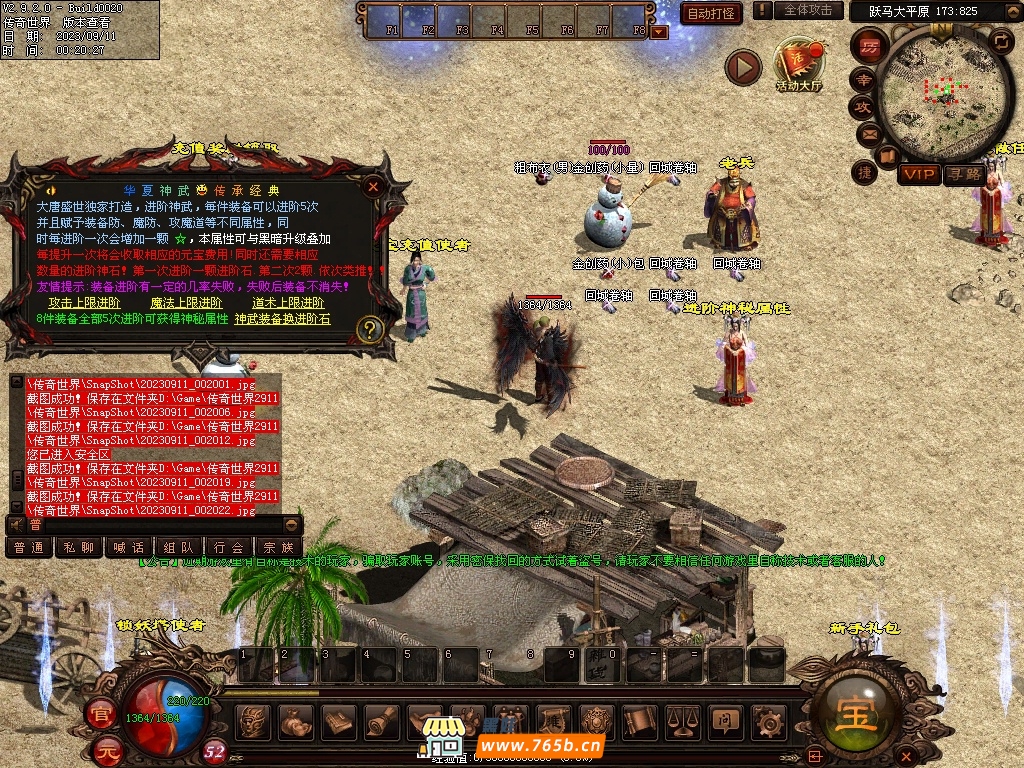Select the 组队 team chat tab
The height and width of the screenshot is (768, 1024).
point(178,548)
